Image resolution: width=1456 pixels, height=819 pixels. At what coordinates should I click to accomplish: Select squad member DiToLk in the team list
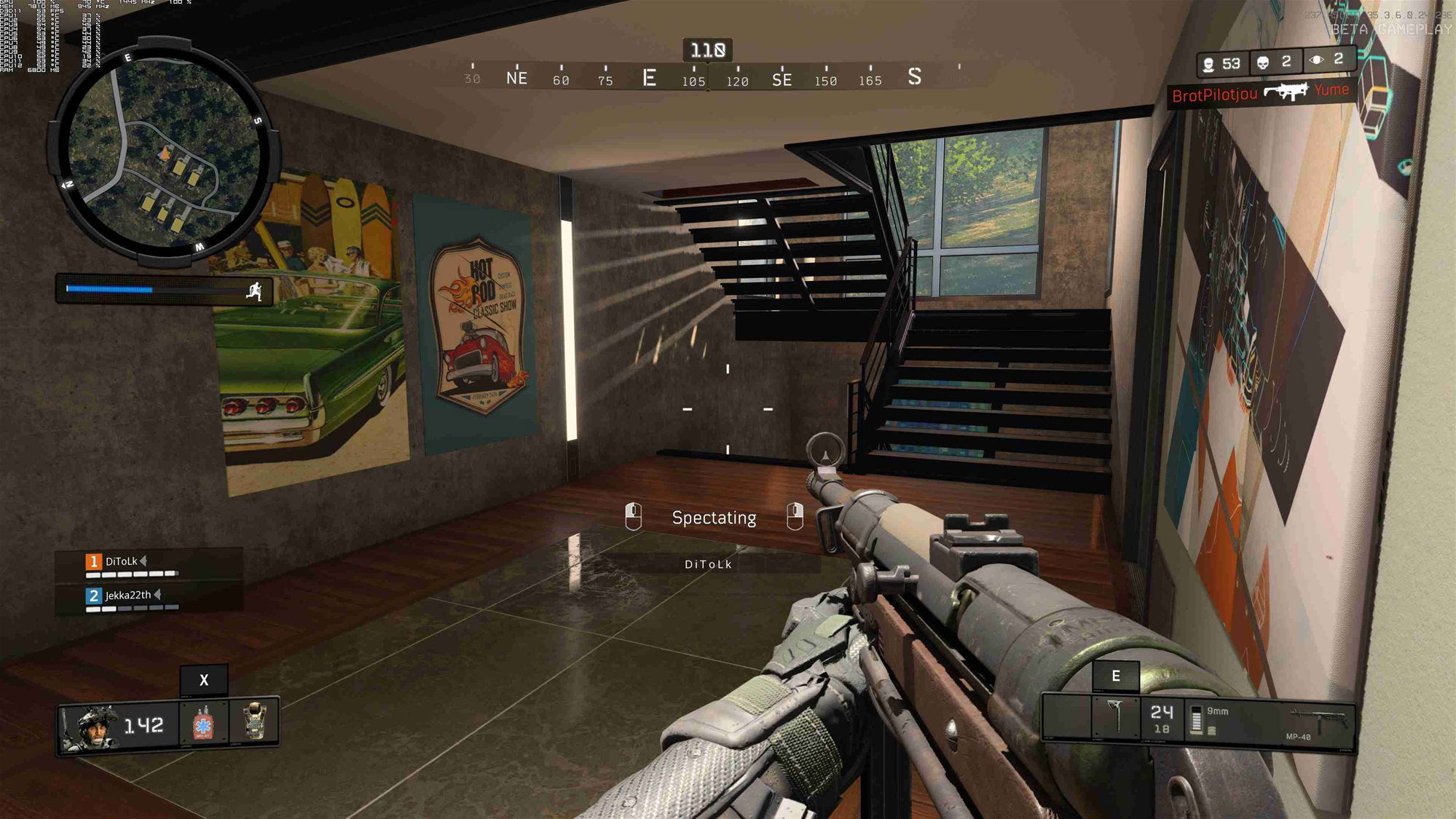(122, 561)
